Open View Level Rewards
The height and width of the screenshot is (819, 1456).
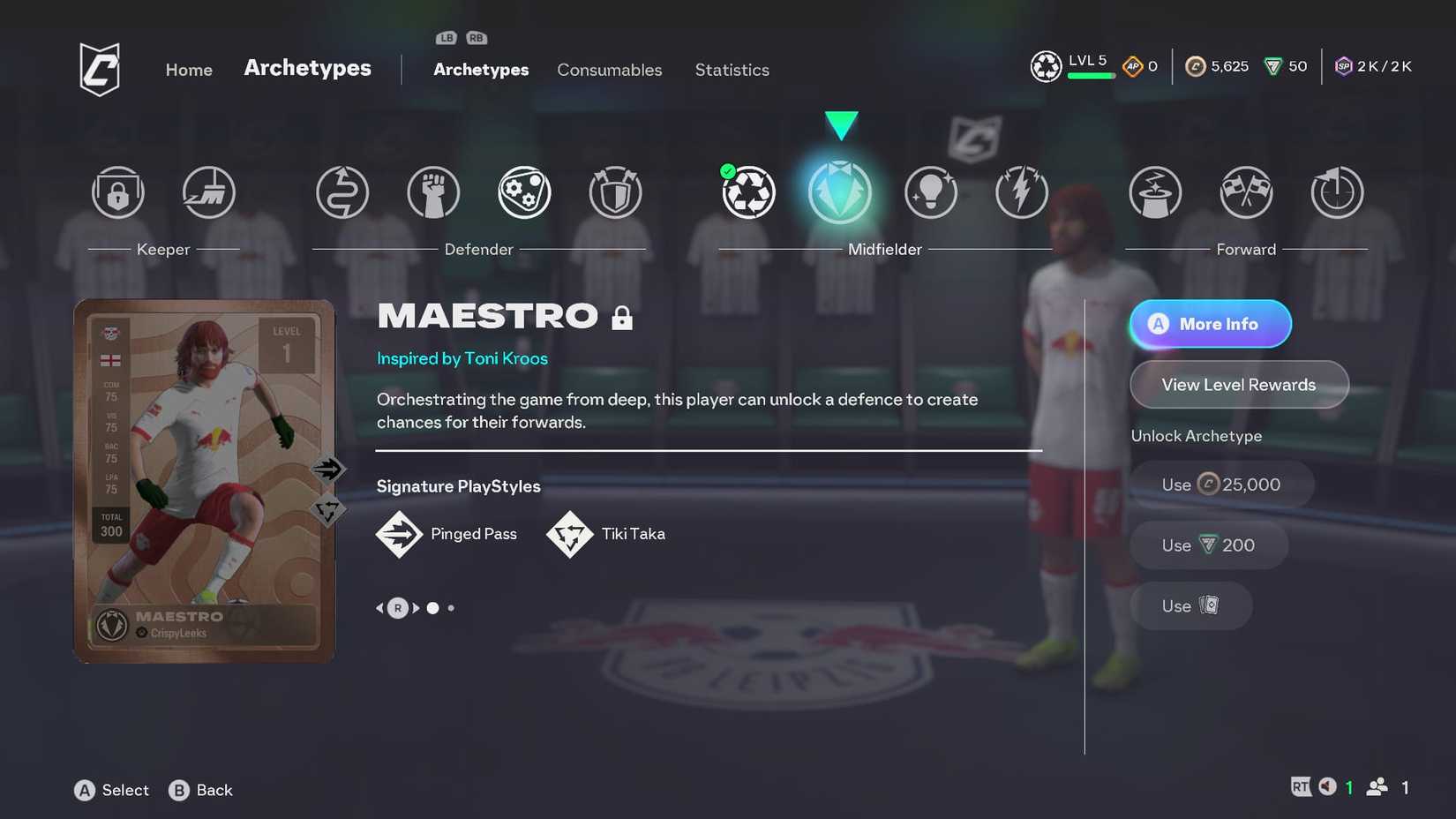coord(1239,384)
